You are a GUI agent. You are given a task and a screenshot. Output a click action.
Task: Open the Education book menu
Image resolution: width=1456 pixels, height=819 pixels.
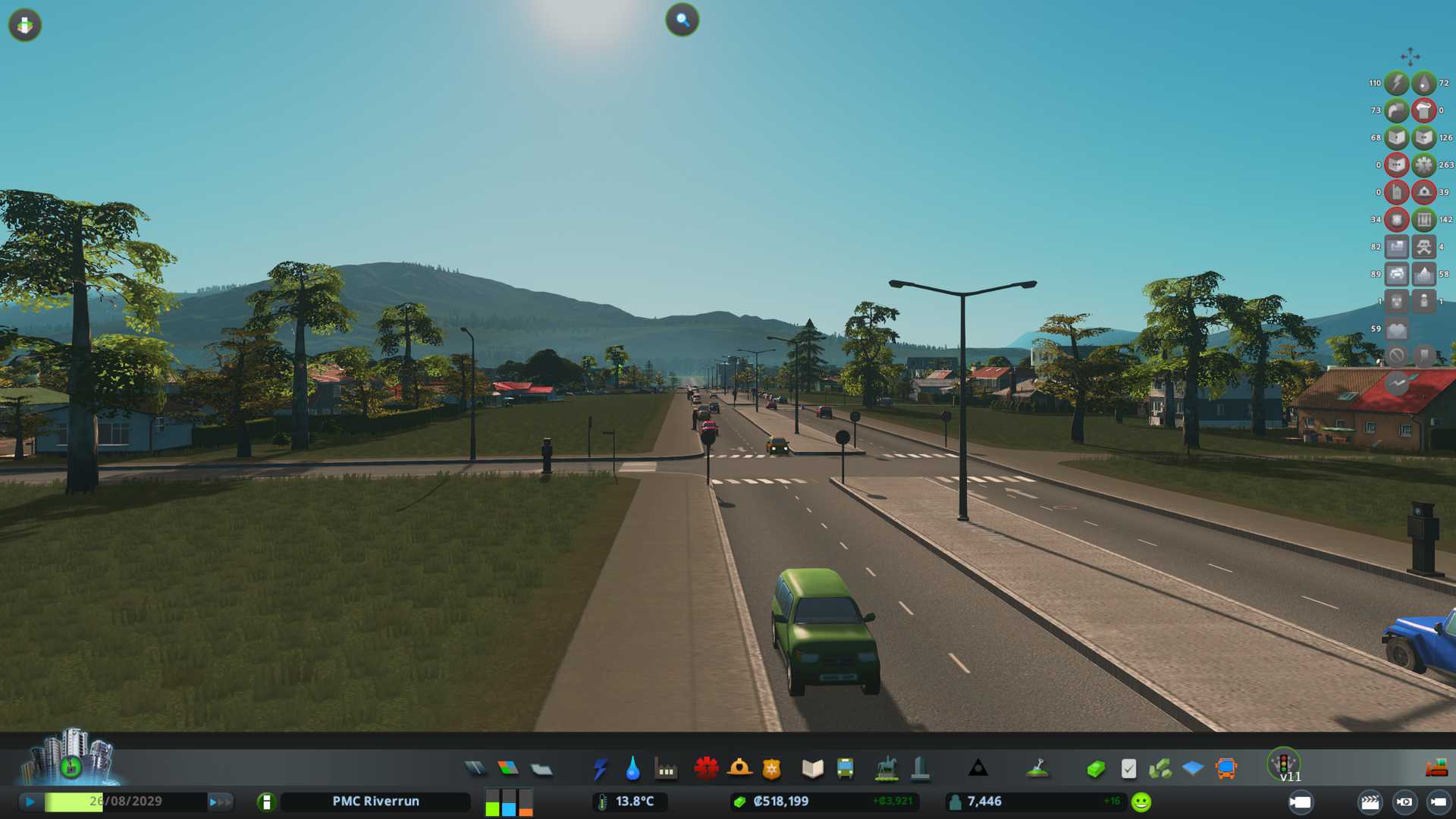[812, 769]
